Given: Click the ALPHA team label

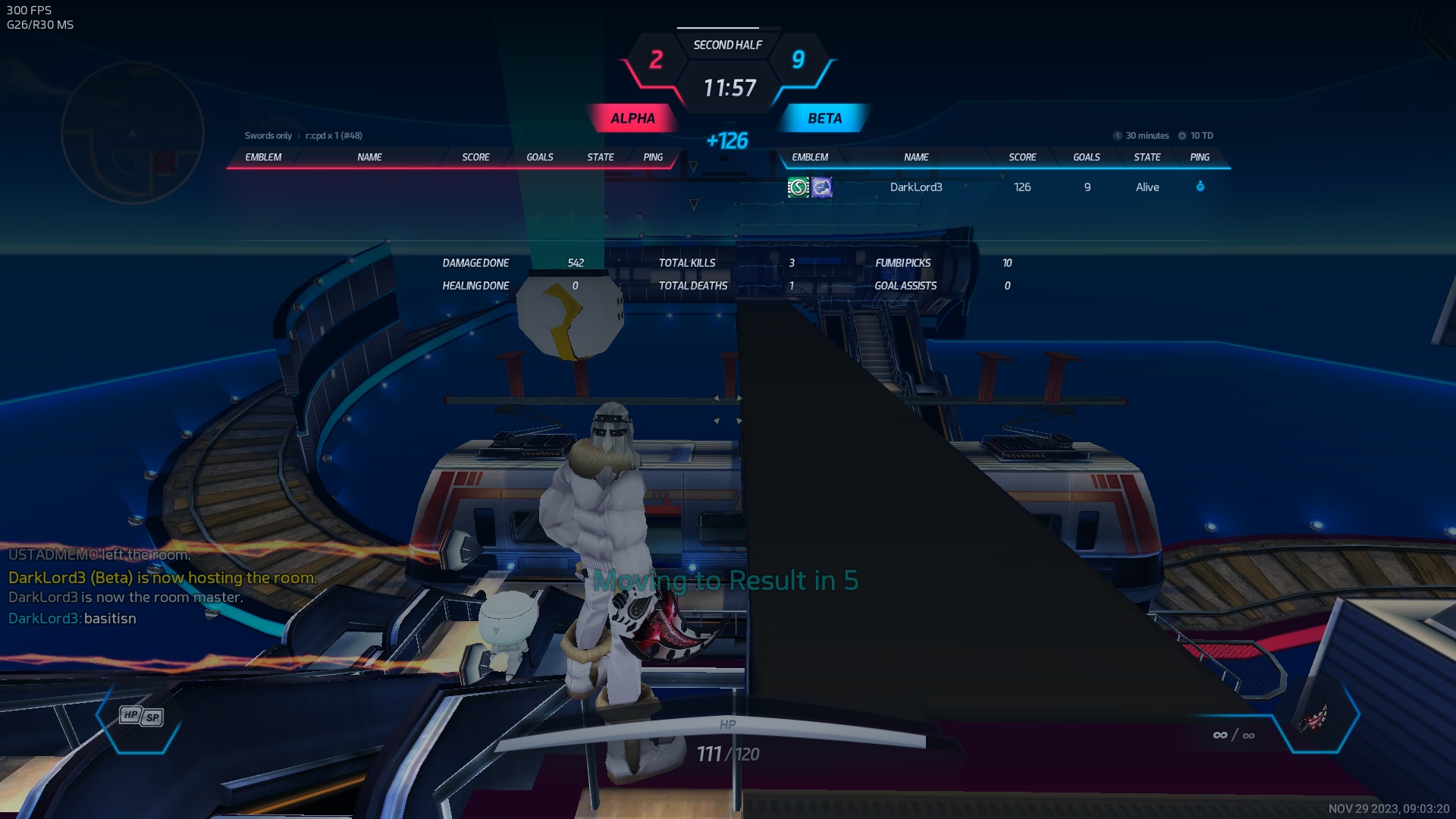Looking at the screenshot, I should (632, 118).
